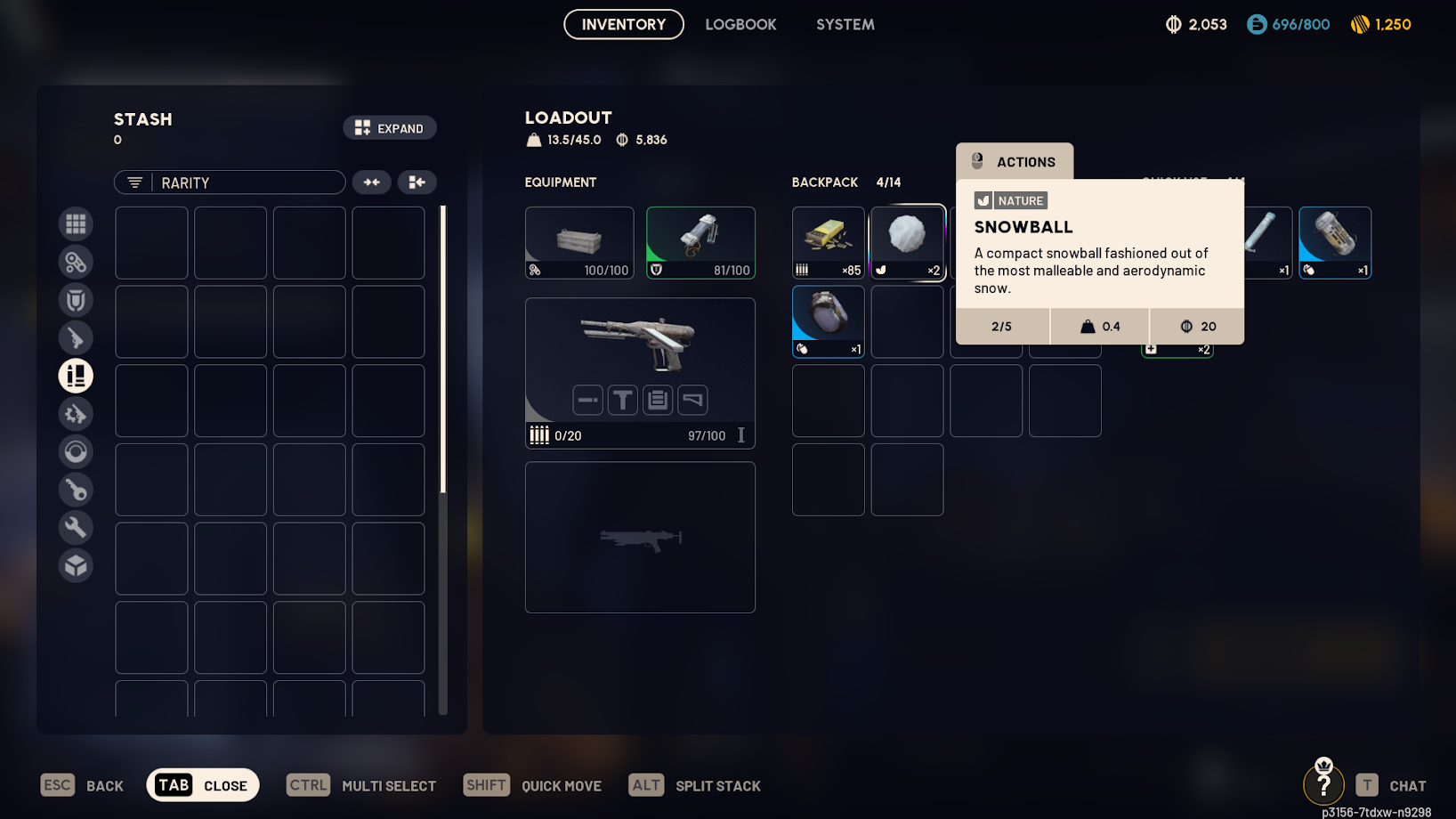Choose the equipped shield slot at 81/100

700,242
